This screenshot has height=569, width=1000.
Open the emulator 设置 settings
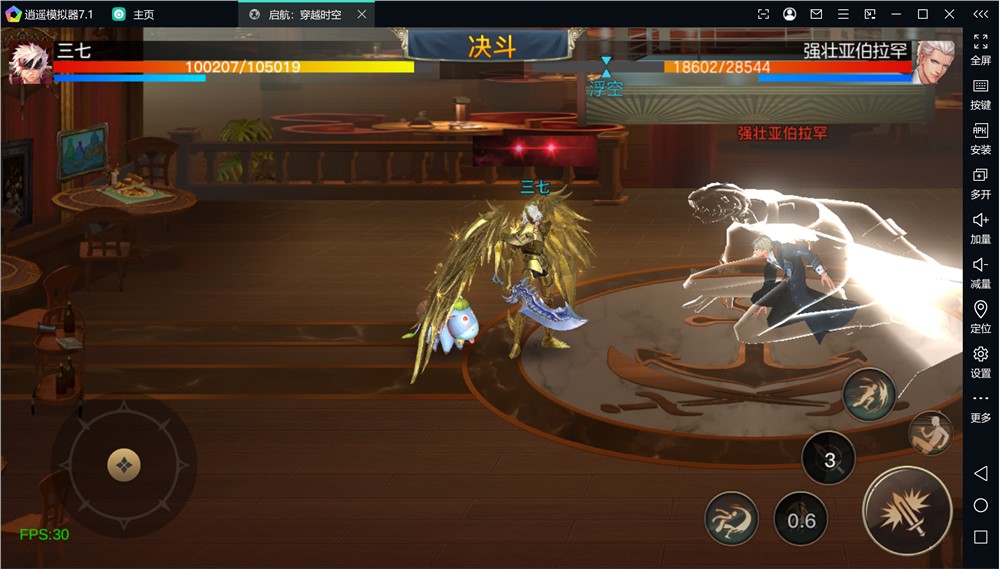click(x=980, y=362)
